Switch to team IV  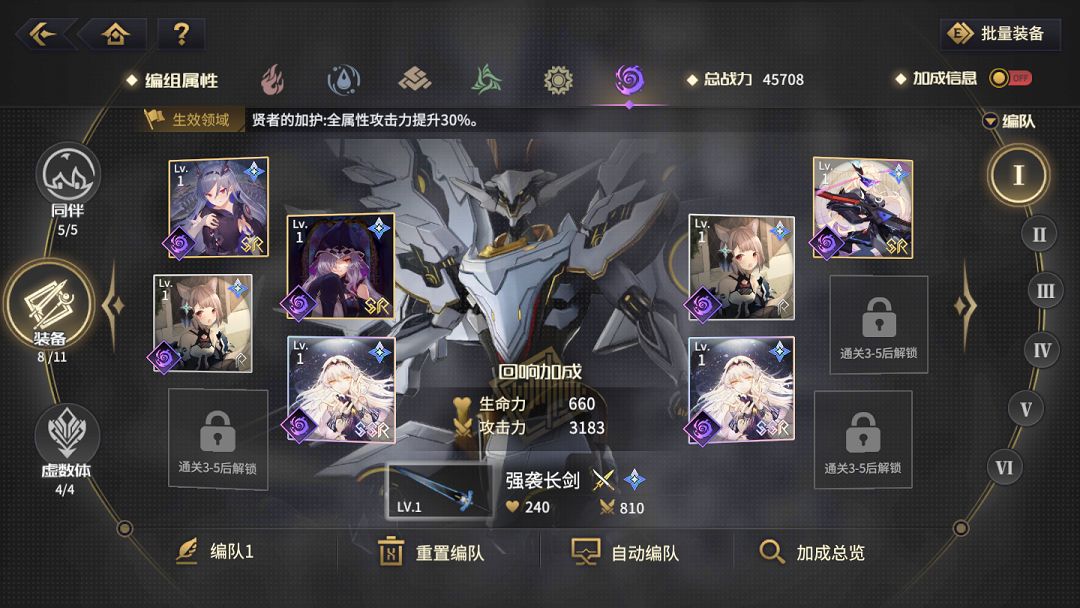(1042, 350)
